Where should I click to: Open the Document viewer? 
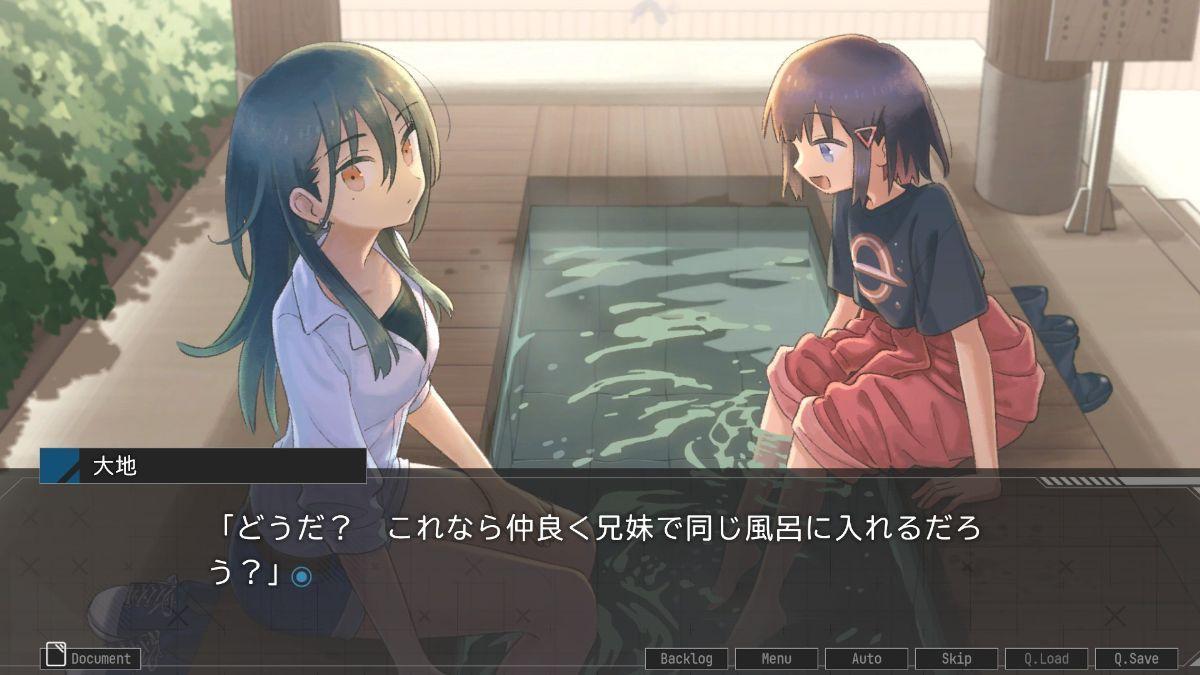tap(91, 658)
